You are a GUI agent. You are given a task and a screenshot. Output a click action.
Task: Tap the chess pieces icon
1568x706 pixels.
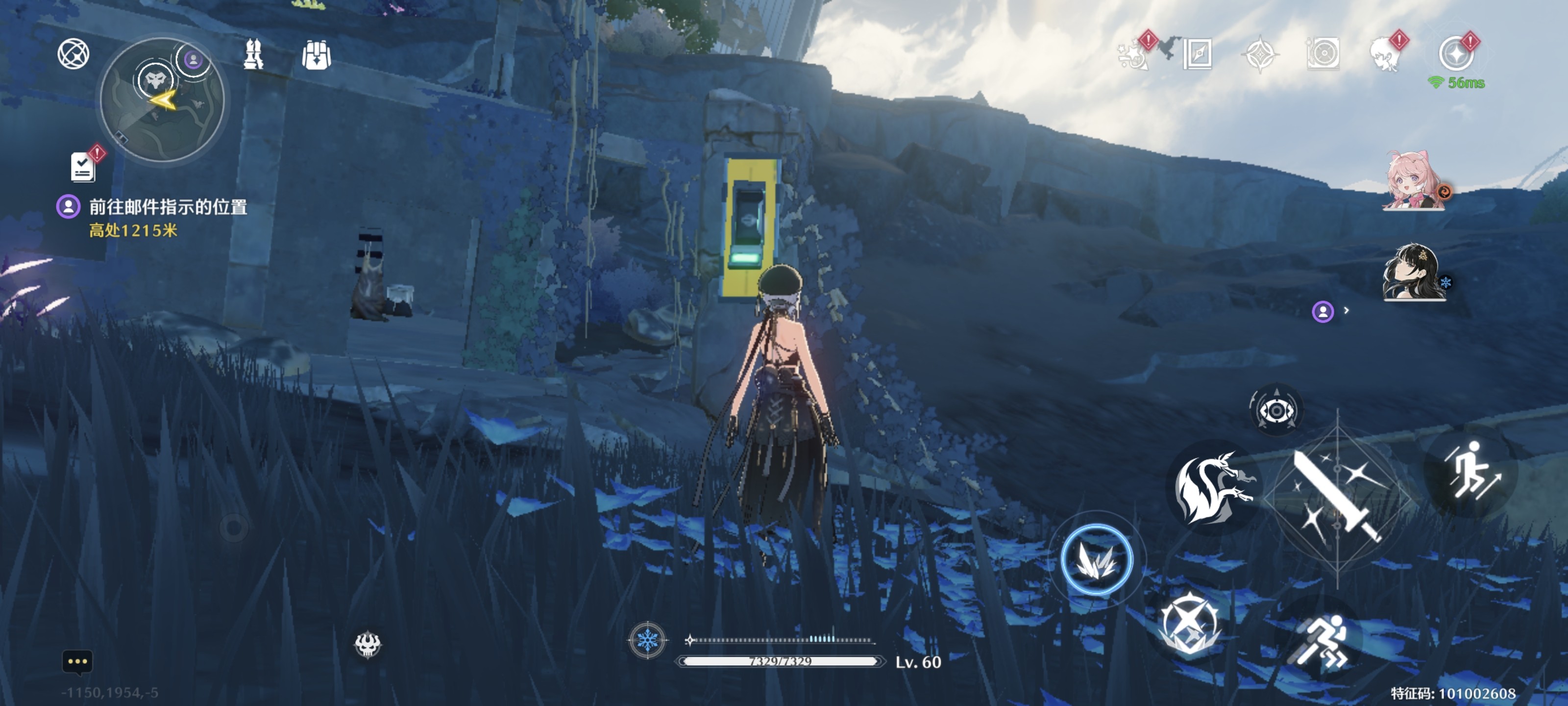coord(253,54)
